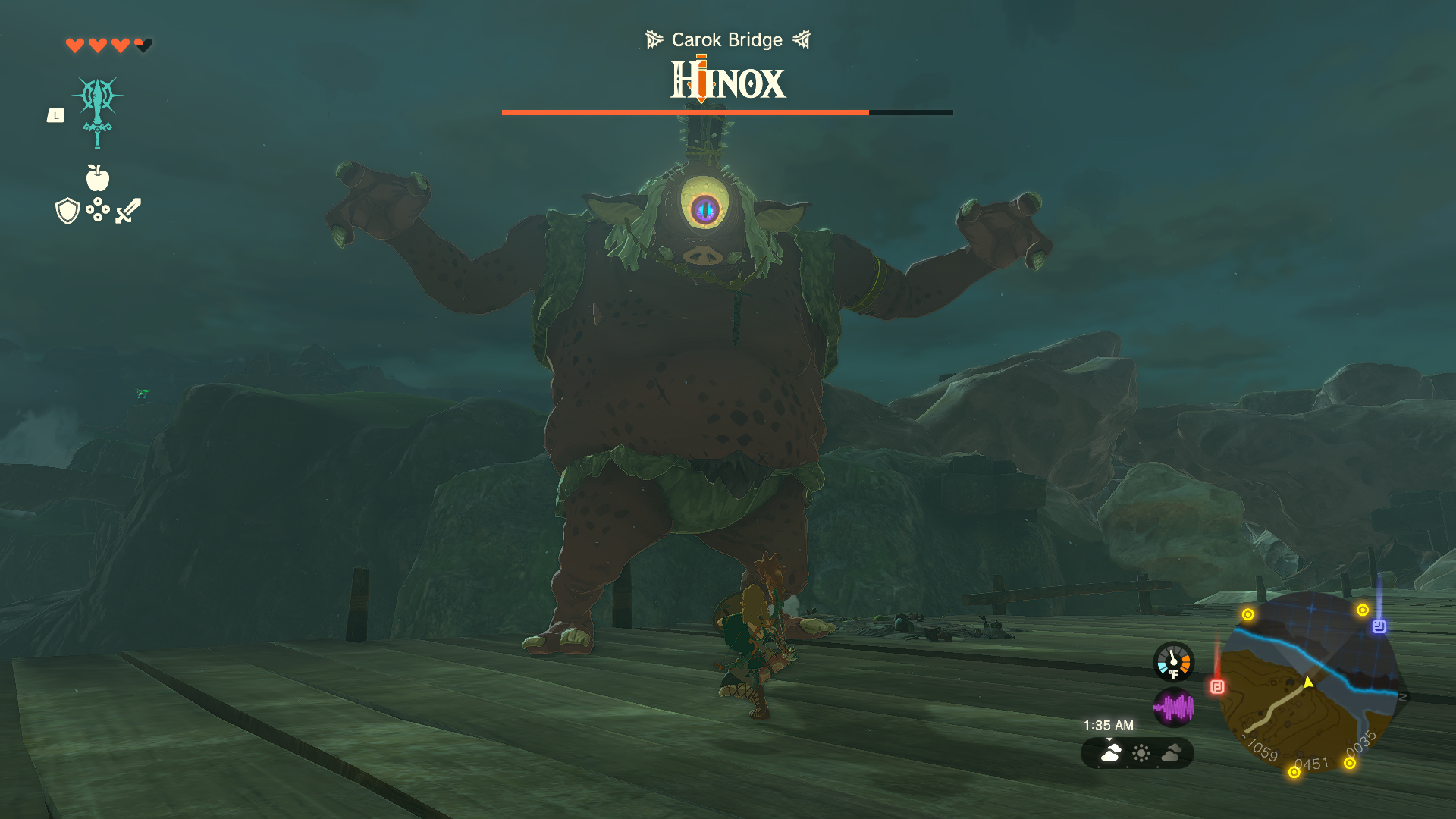Viewport: 1456px width, 819px height.
Task: Click the D-pad controls icon
Action: pos(97,212)
